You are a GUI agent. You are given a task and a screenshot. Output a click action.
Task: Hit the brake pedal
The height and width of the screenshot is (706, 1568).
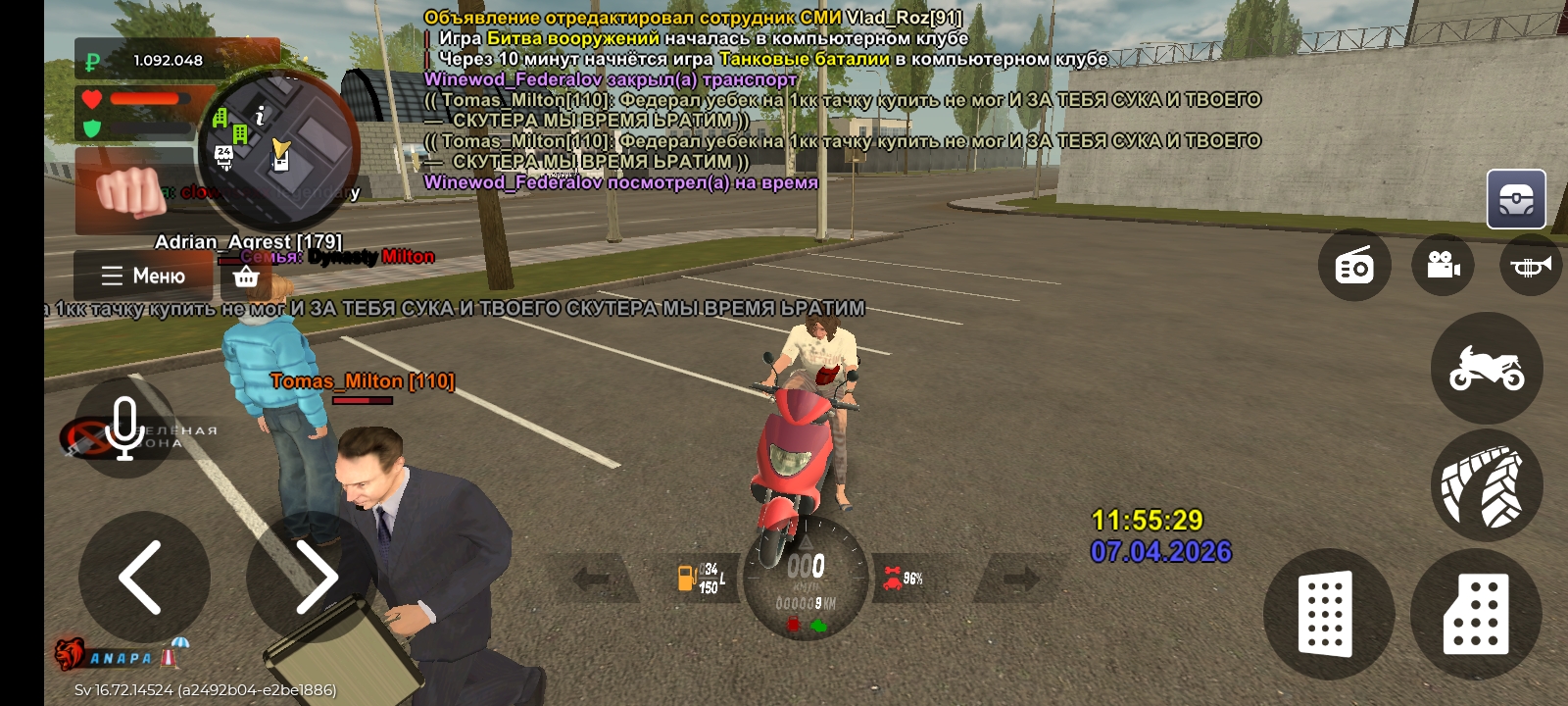(1327, 614)
